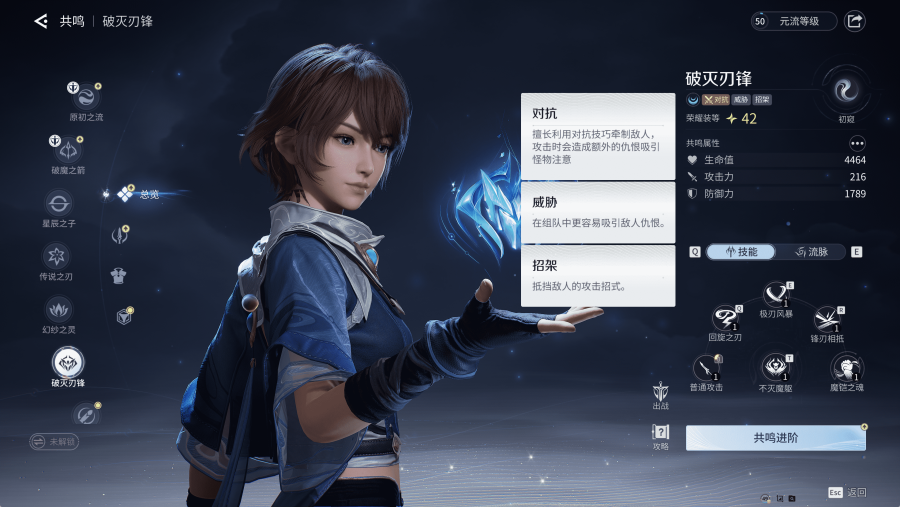
Task: Choose the 星辰之子 resonance
Action: [58, 203]
